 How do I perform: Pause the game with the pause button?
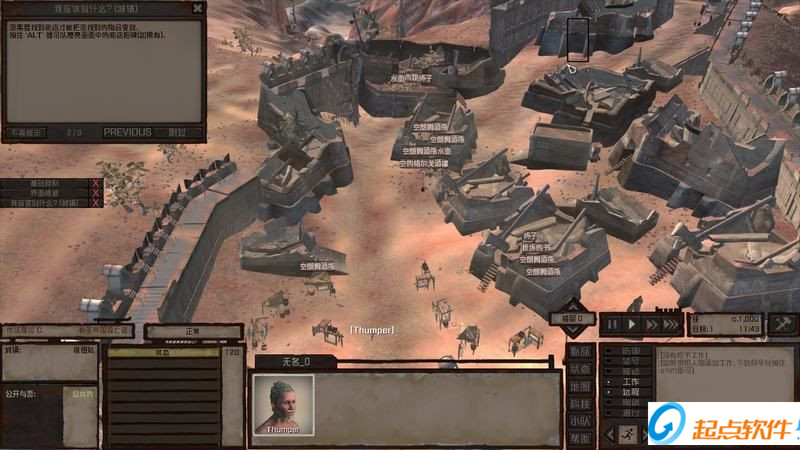click(613, 324)
